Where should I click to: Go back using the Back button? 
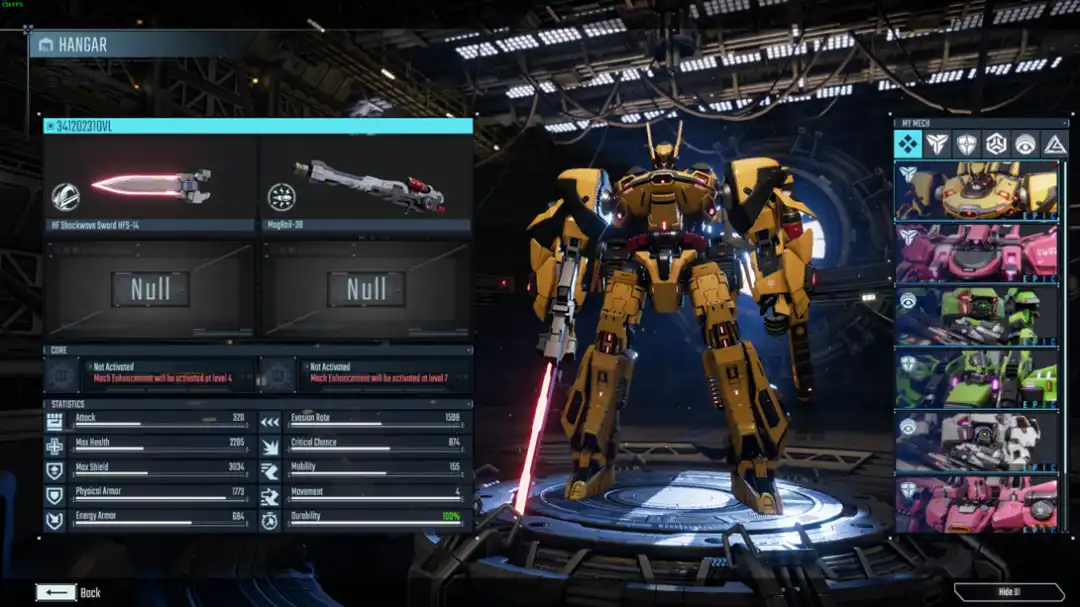coord(68,592)
